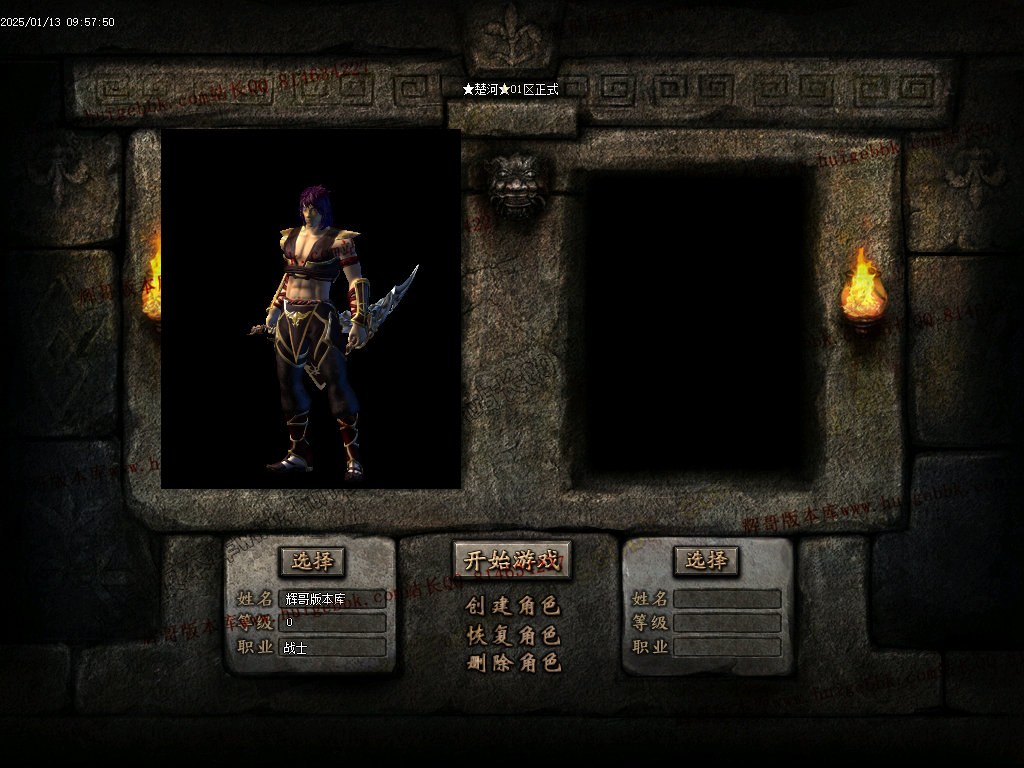Click 开始游戏 to start the game
1024x768 pixels.
tap(512, 560)
